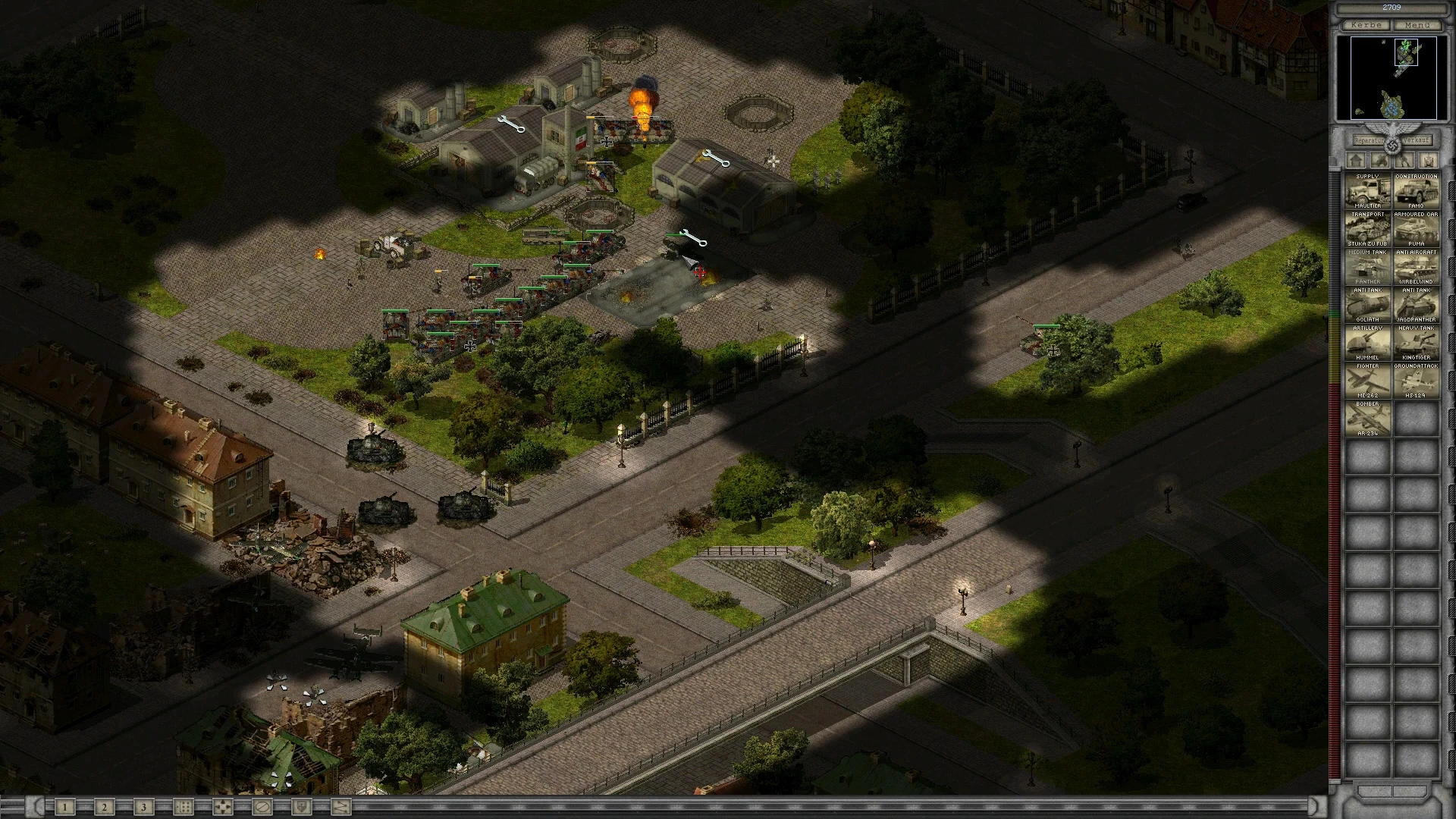1456x819 pixels.
Task: Switch to the buildings construction tab
Action: [x=1357, y=161]
